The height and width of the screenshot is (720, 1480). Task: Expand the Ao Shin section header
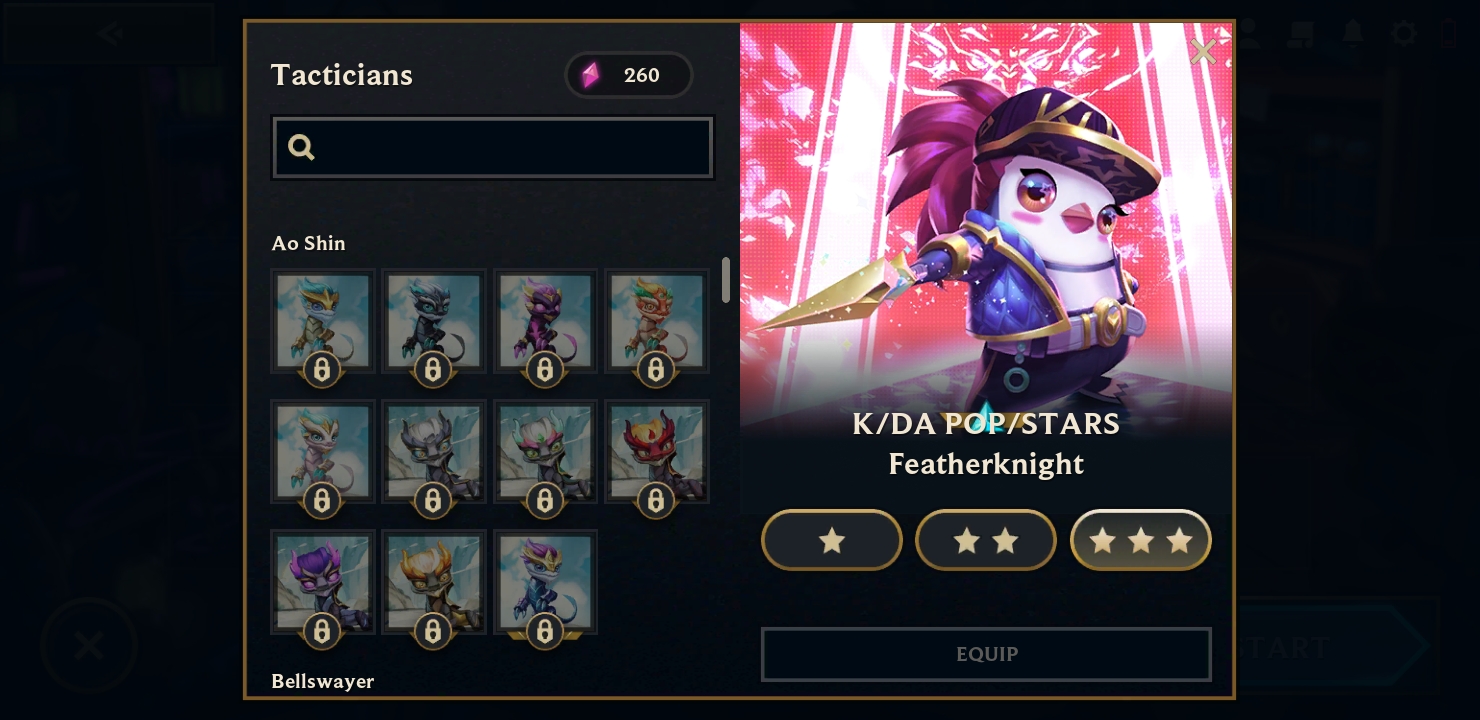pyautogui.click(x=308, y=243)
